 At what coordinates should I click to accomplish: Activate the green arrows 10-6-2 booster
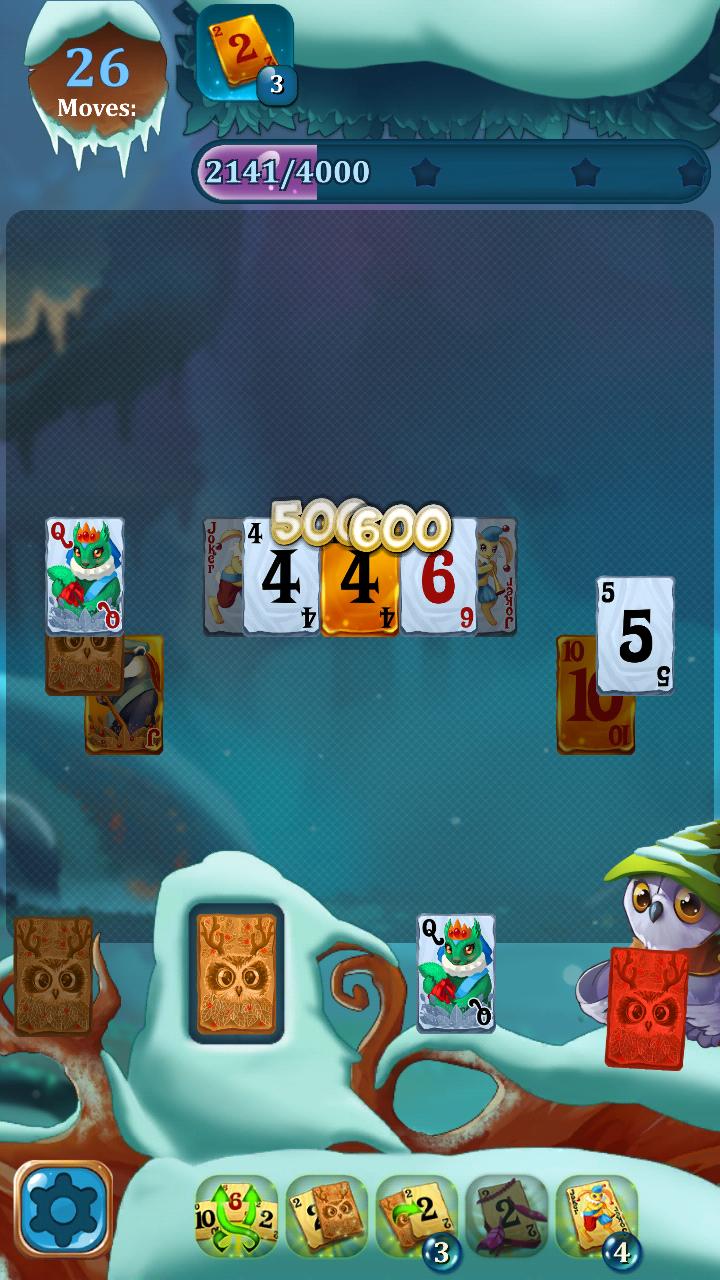point(236,1216)
